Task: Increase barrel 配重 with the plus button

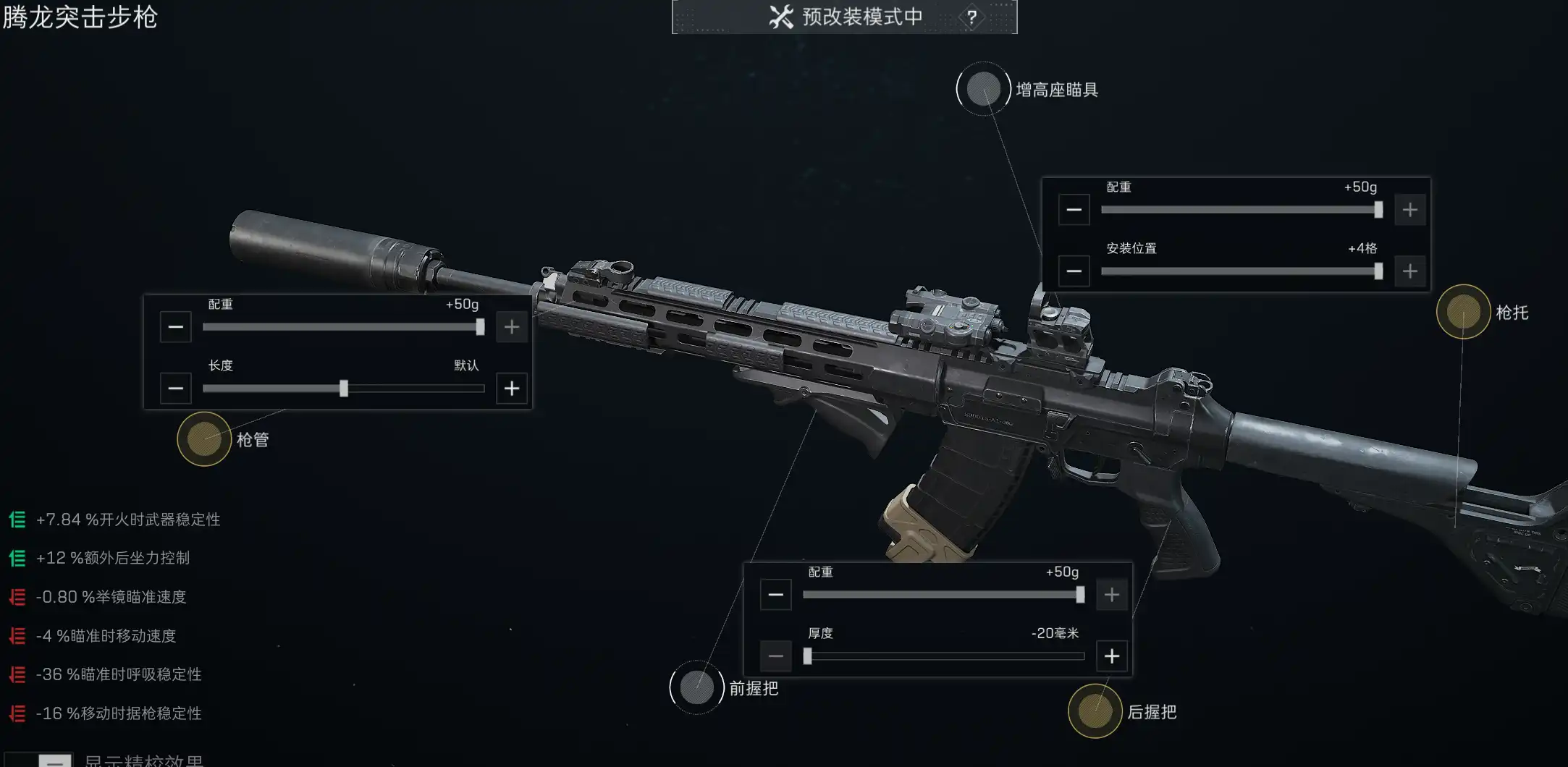Action: click(x=511, y=326)
